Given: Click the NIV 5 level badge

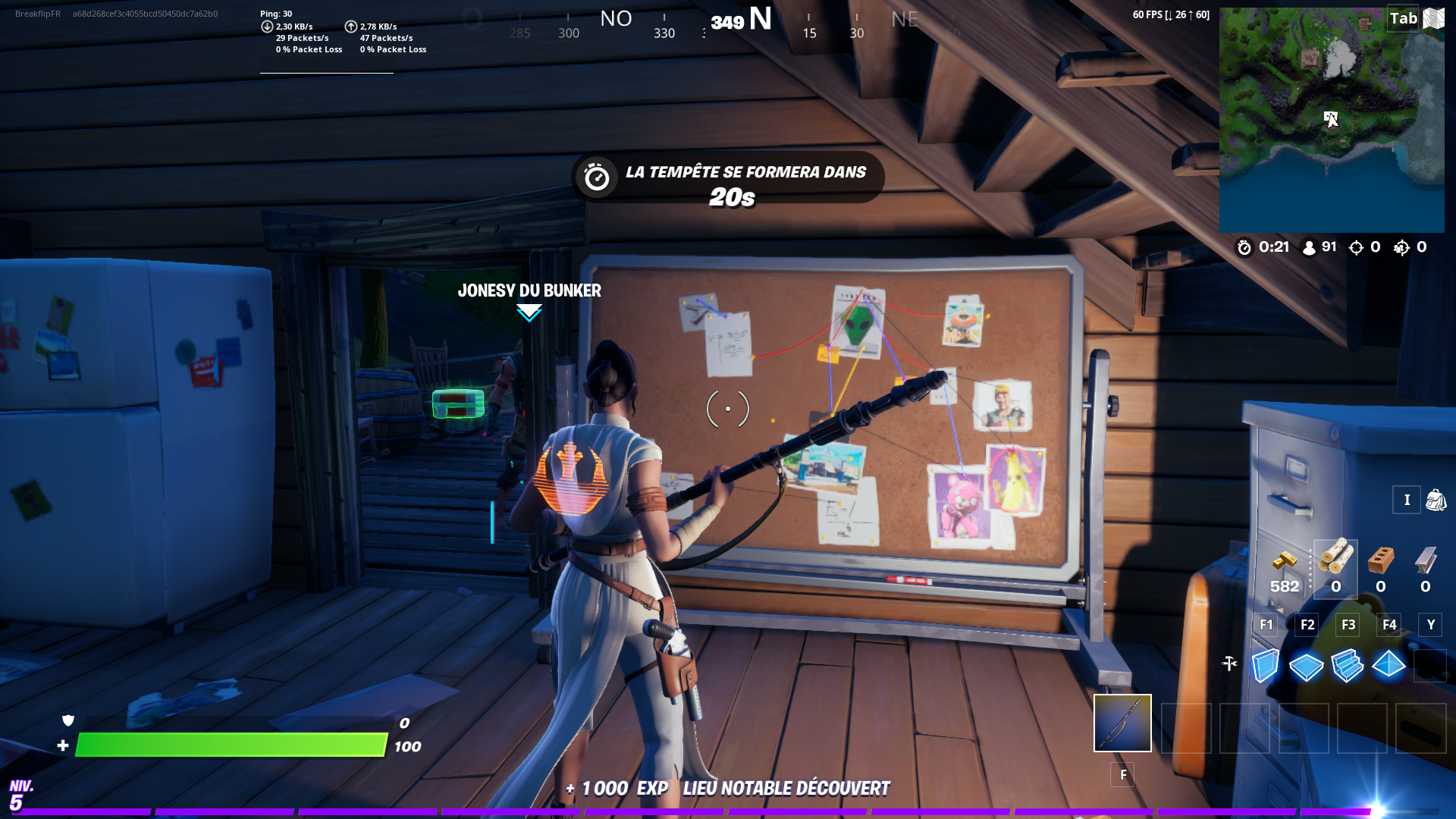Looking at the screenshot, I should (21, 794).
